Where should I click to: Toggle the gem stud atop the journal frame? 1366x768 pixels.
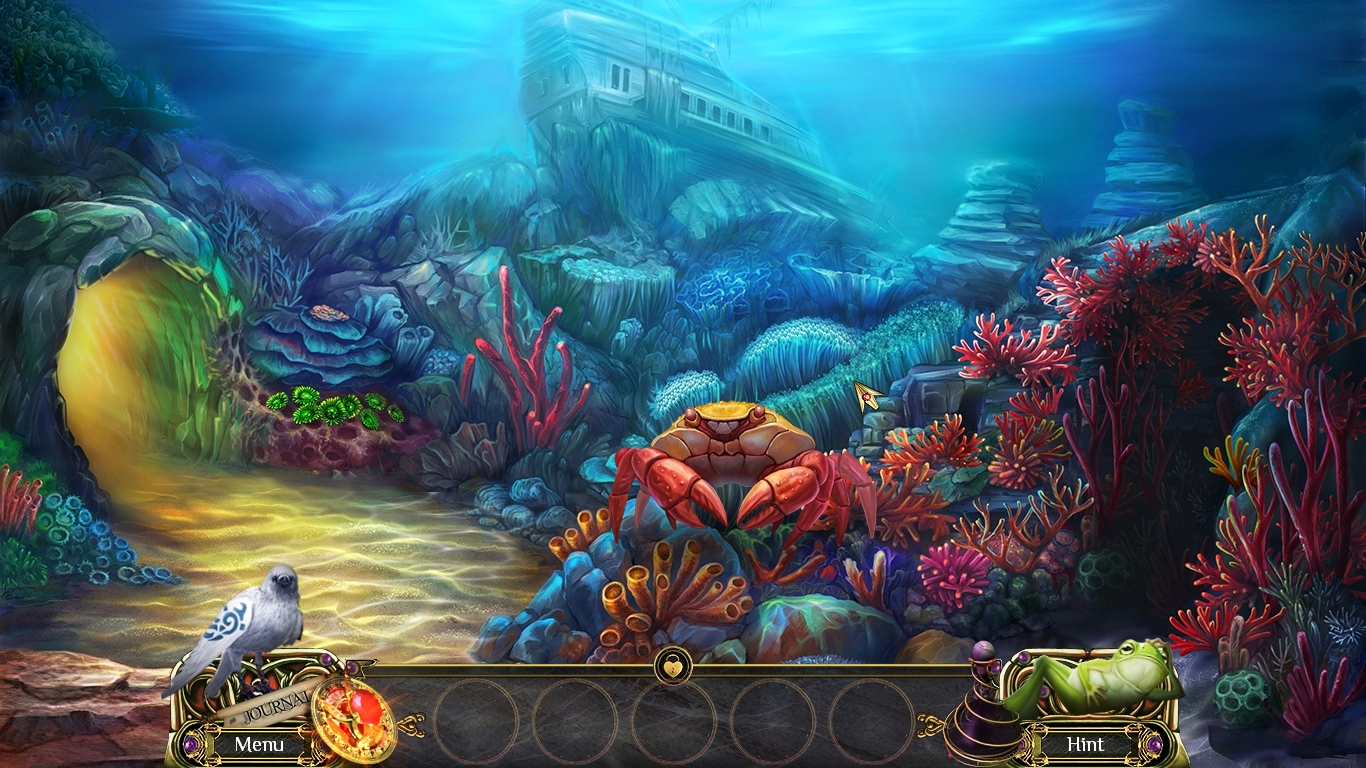point(326,659)
